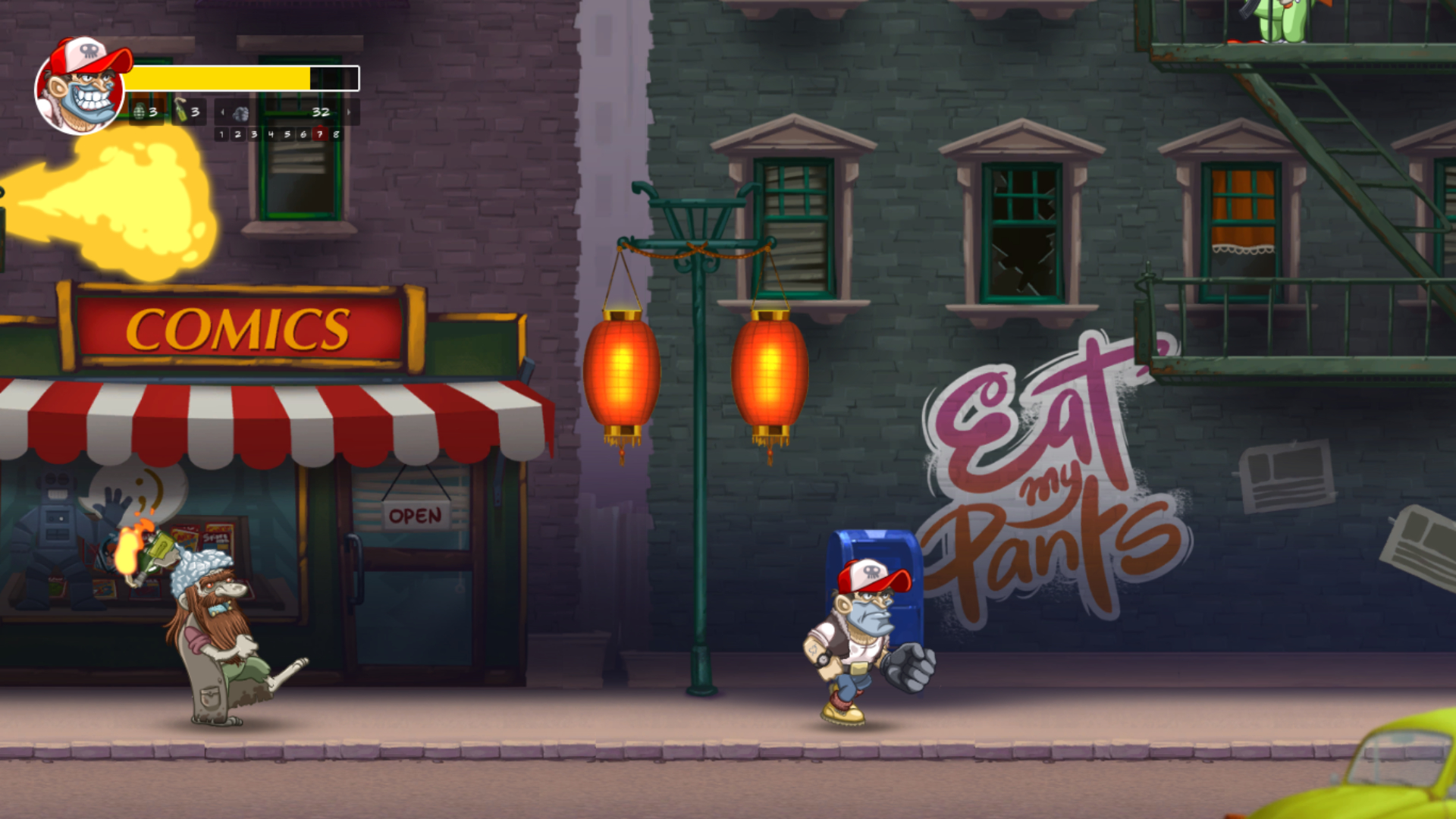Screen dimensions: 1456x819
Task: Select the grenade icon in the HUD
Action: click(x=139, y=112)
